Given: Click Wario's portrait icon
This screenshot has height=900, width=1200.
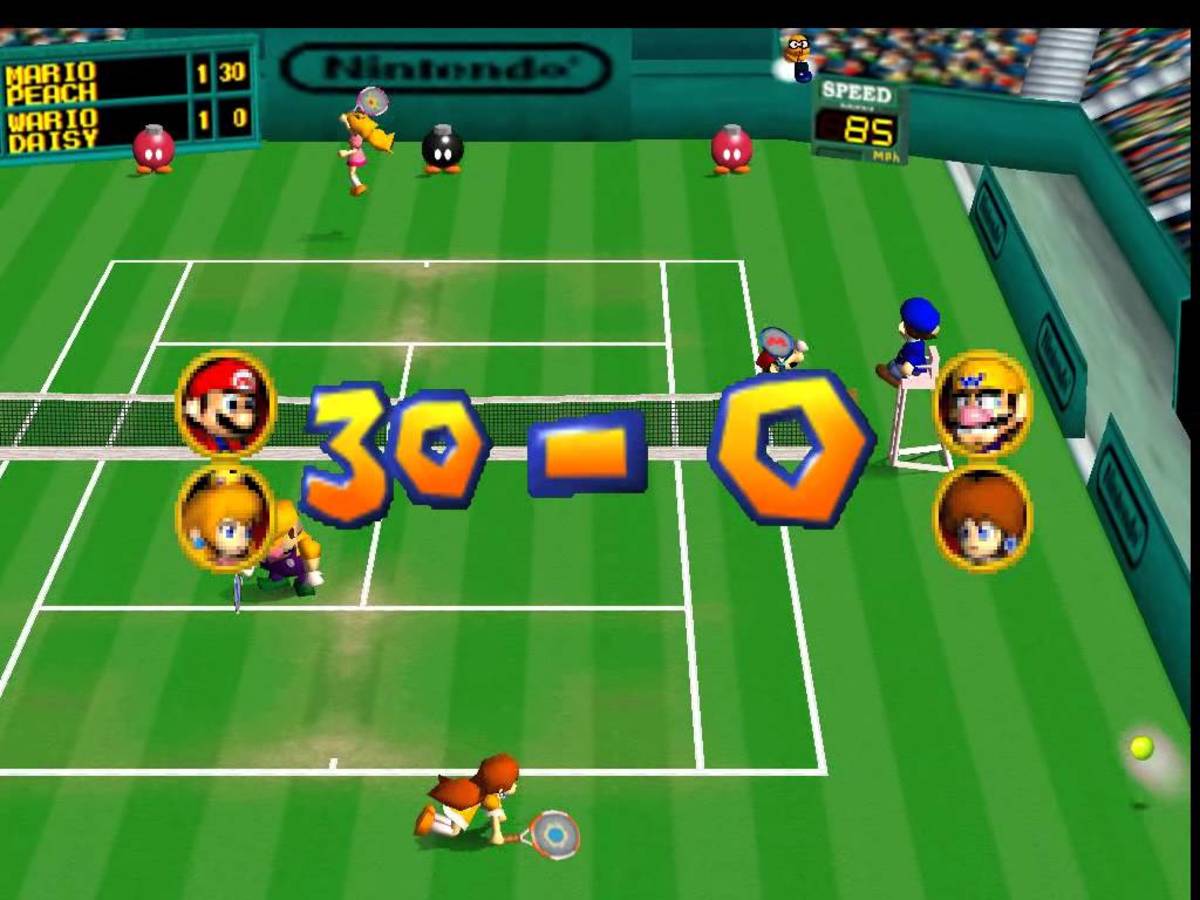Looking at the screenshot, I should pyautogui.click(x=982, y=403).
